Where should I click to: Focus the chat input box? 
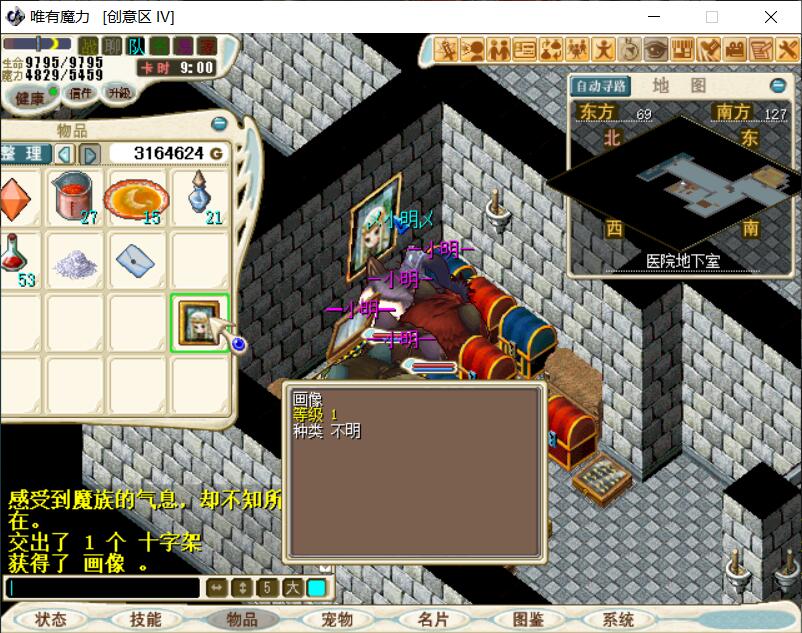tap(100, 588)
